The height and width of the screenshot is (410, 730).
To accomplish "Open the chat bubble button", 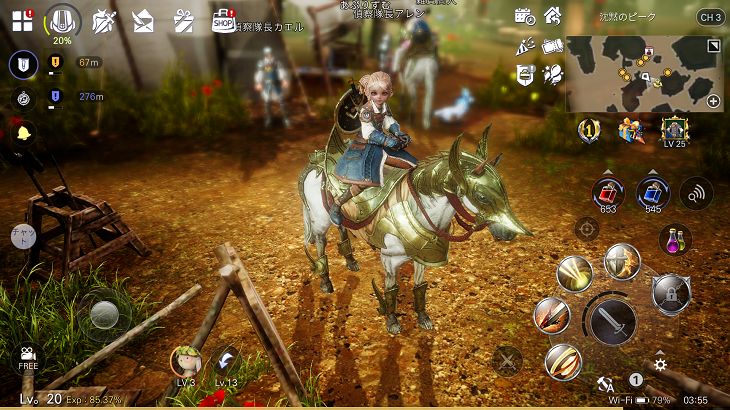I will coord(22,236).
